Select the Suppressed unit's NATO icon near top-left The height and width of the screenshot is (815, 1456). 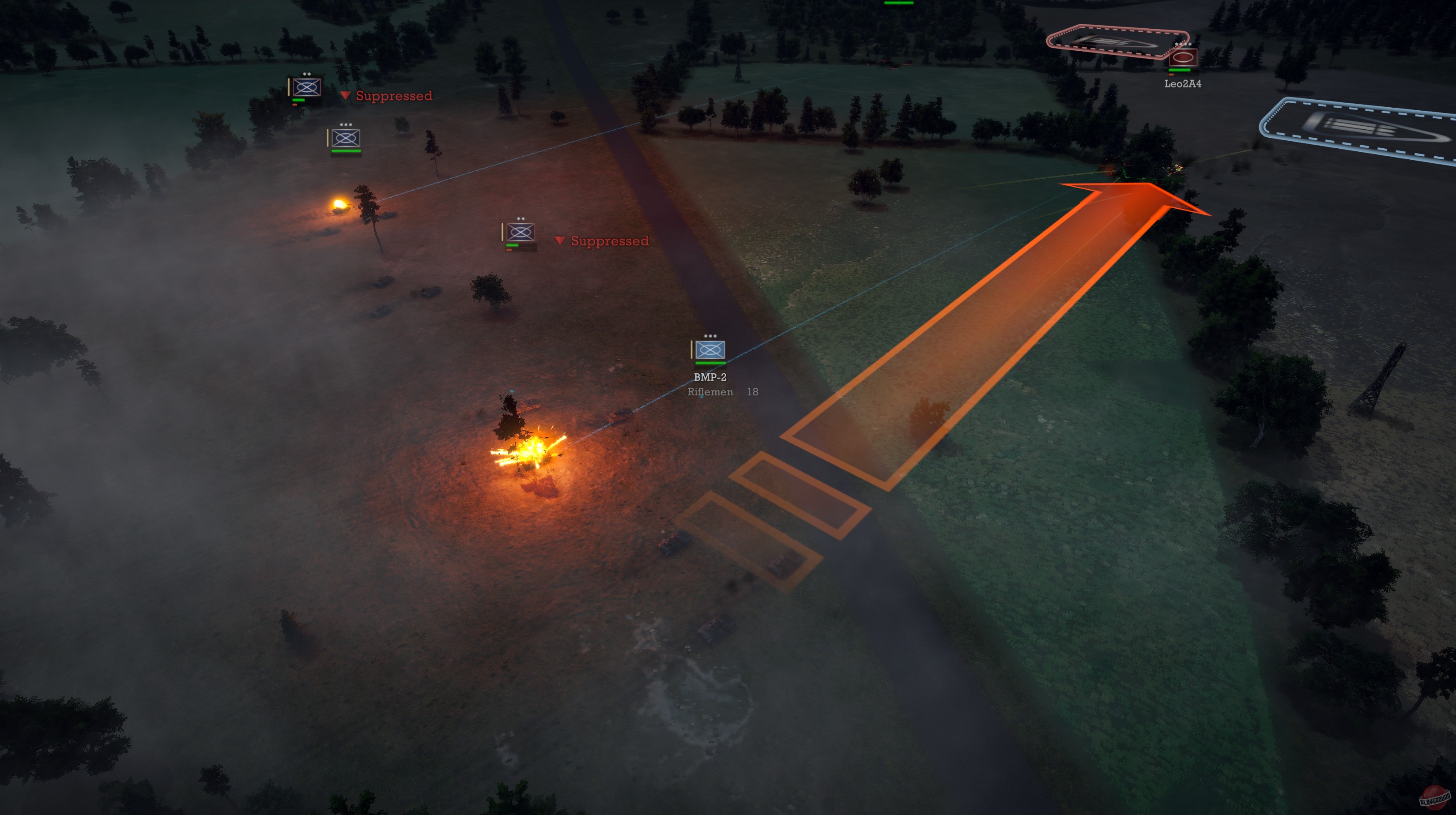point(306,87)
